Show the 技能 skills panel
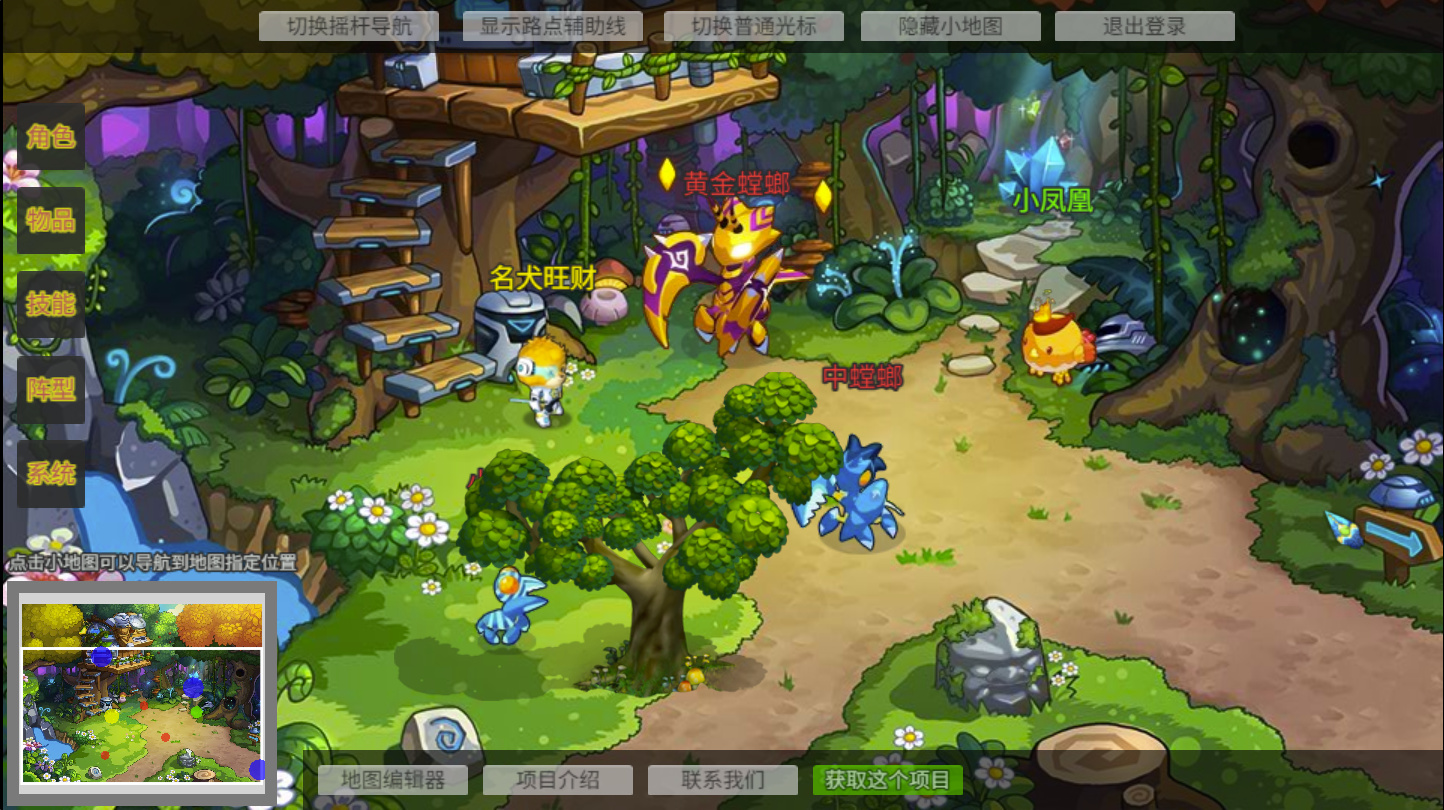The width and height of the screenshot is (1444, 810). pyautogui.click(x=51, y=304)
